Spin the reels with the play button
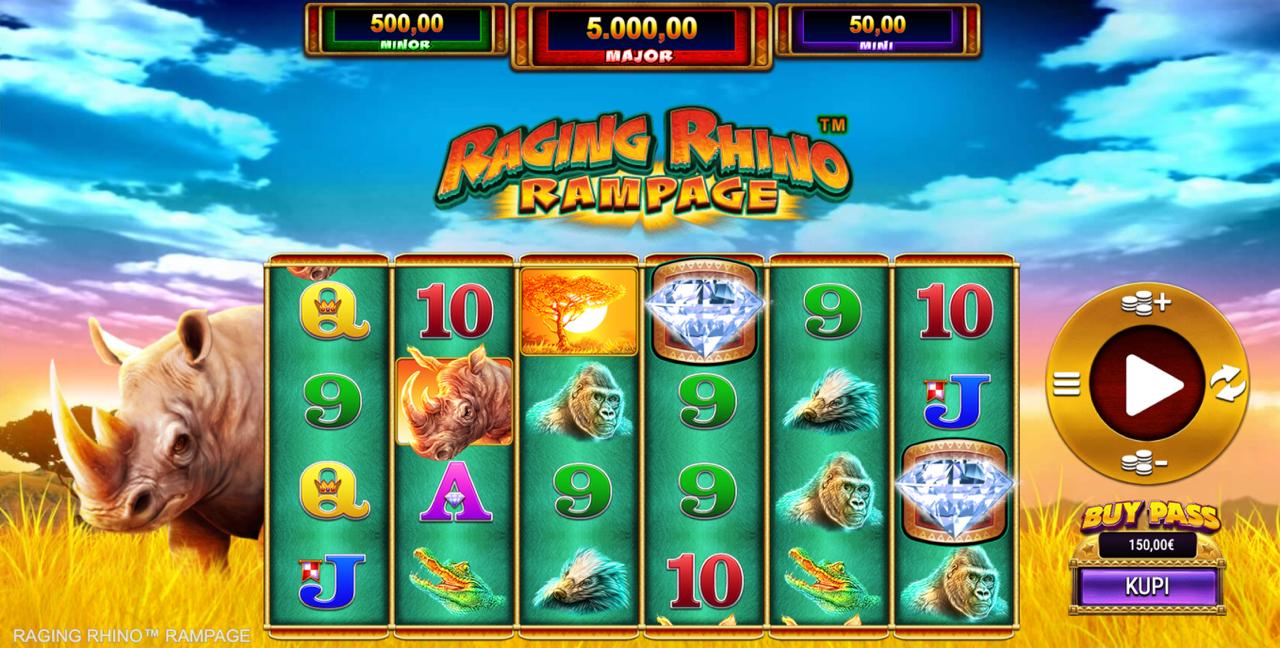 click(x=1147, y=383)
